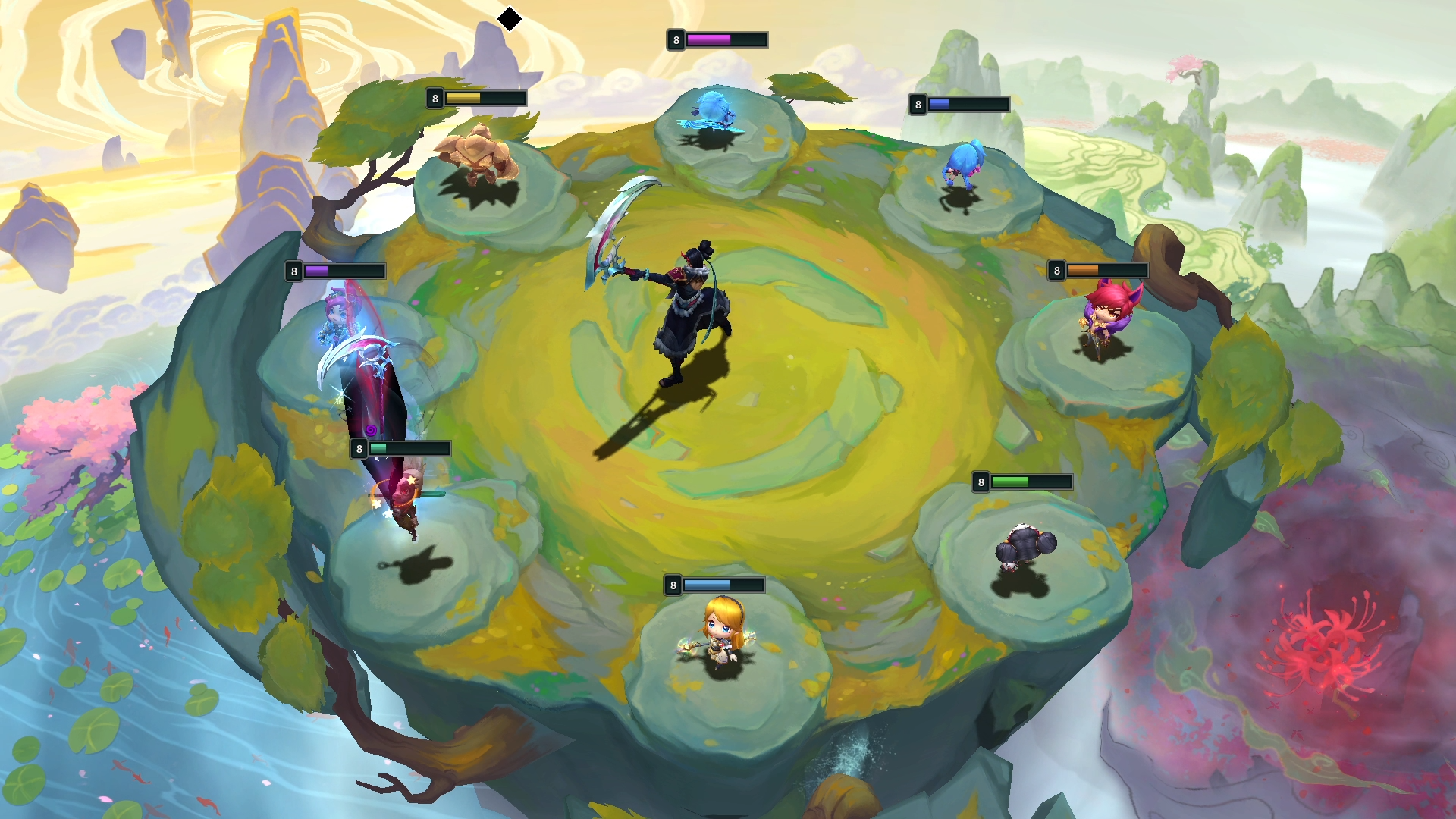The height and width of the screenshot is (819, 1456).
Task: Click the black diamond marker at top of screen
Action: click(x=509, y=18)
